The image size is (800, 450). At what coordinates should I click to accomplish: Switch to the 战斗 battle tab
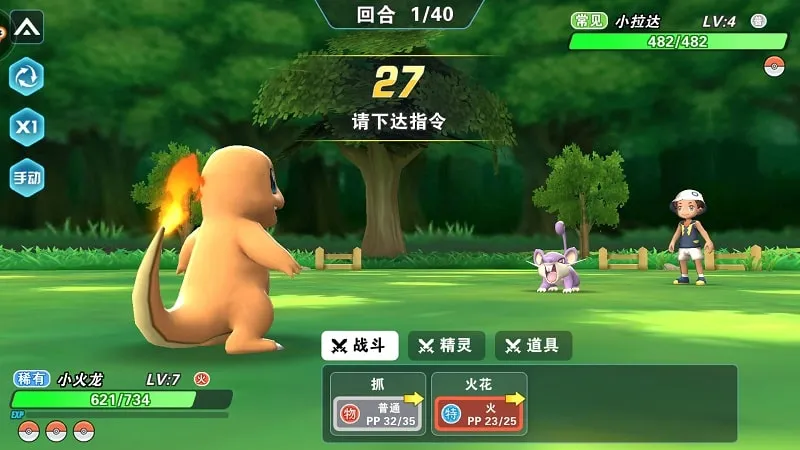360,346
